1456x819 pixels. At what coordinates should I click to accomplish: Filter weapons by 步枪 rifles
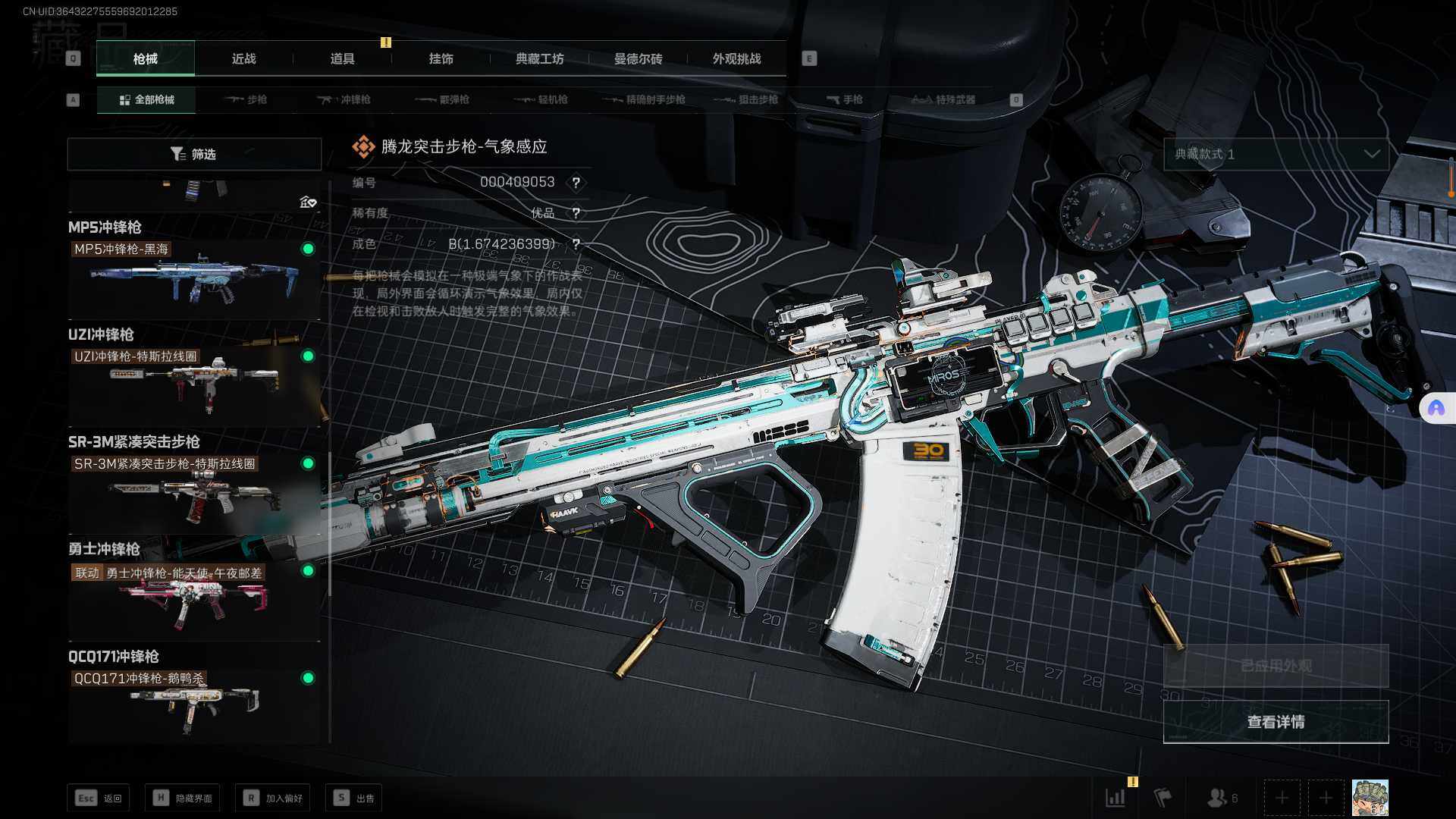coord(246,100)
